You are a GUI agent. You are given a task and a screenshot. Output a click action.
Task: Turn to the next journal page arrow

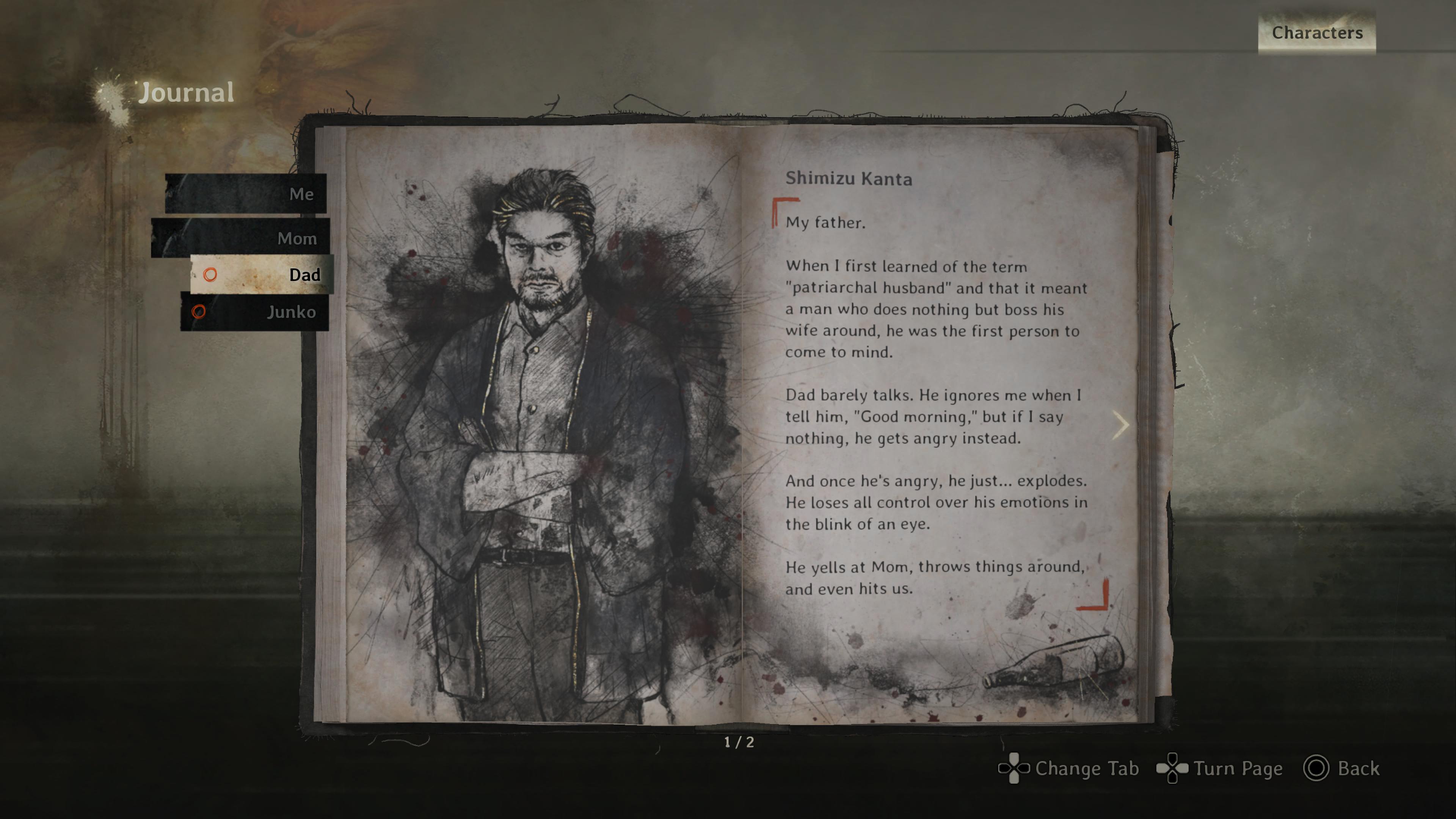(x=1120, y=425)
